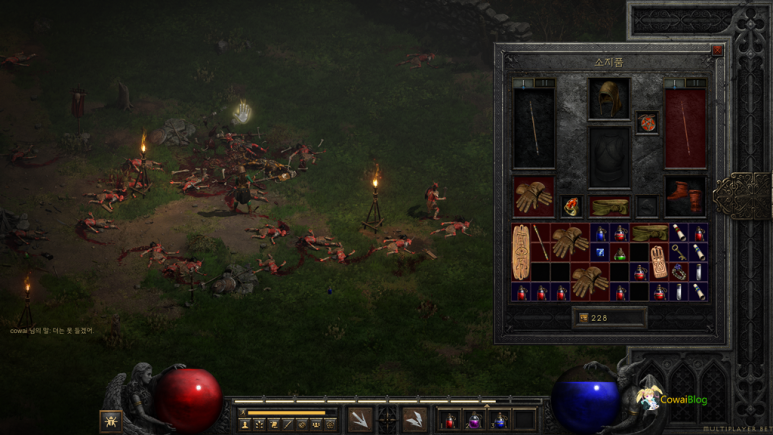Click the equipped amulet slot
773x435 pixels.
point(647,123)
